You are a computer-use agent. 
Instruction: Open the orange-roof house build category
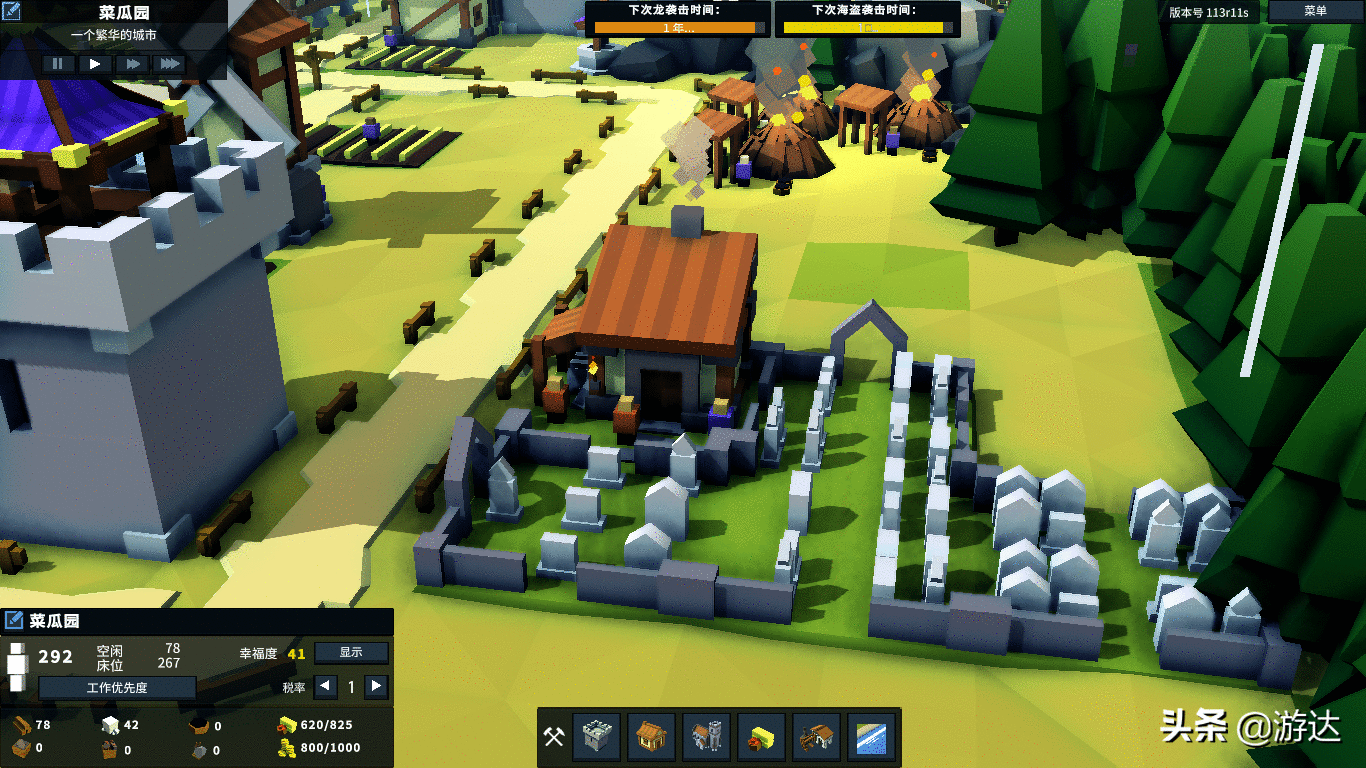click(x=651, y=738)
